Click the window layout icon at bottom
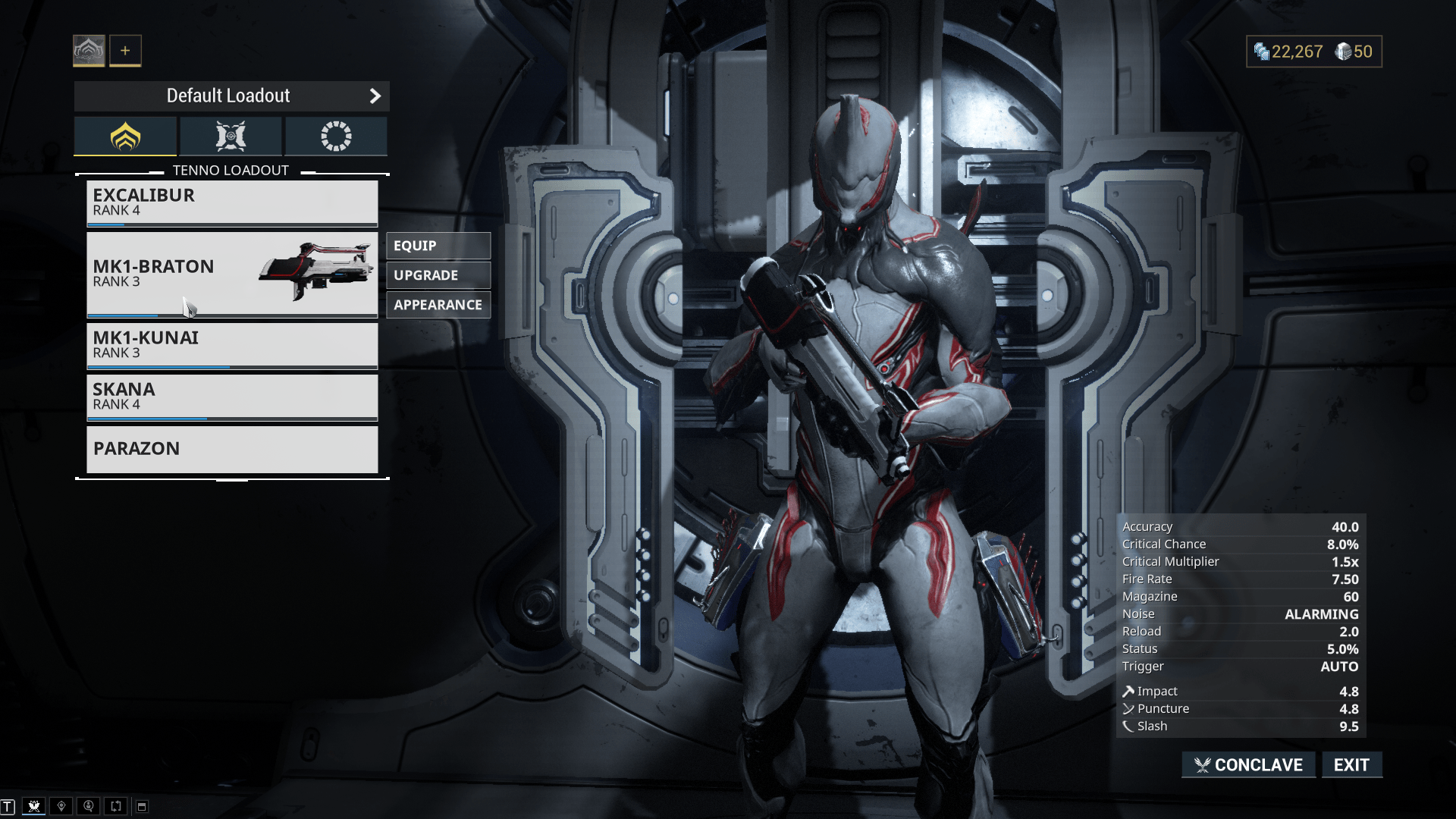 (141, 806)
